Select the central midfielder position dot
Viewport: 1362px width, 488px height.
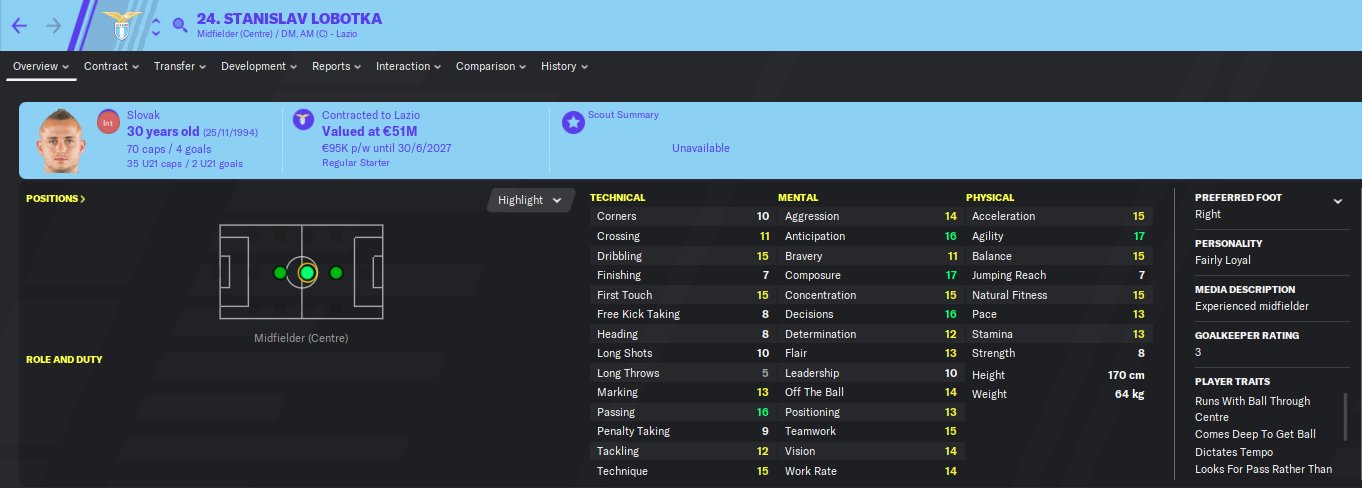tap(307, 273)
